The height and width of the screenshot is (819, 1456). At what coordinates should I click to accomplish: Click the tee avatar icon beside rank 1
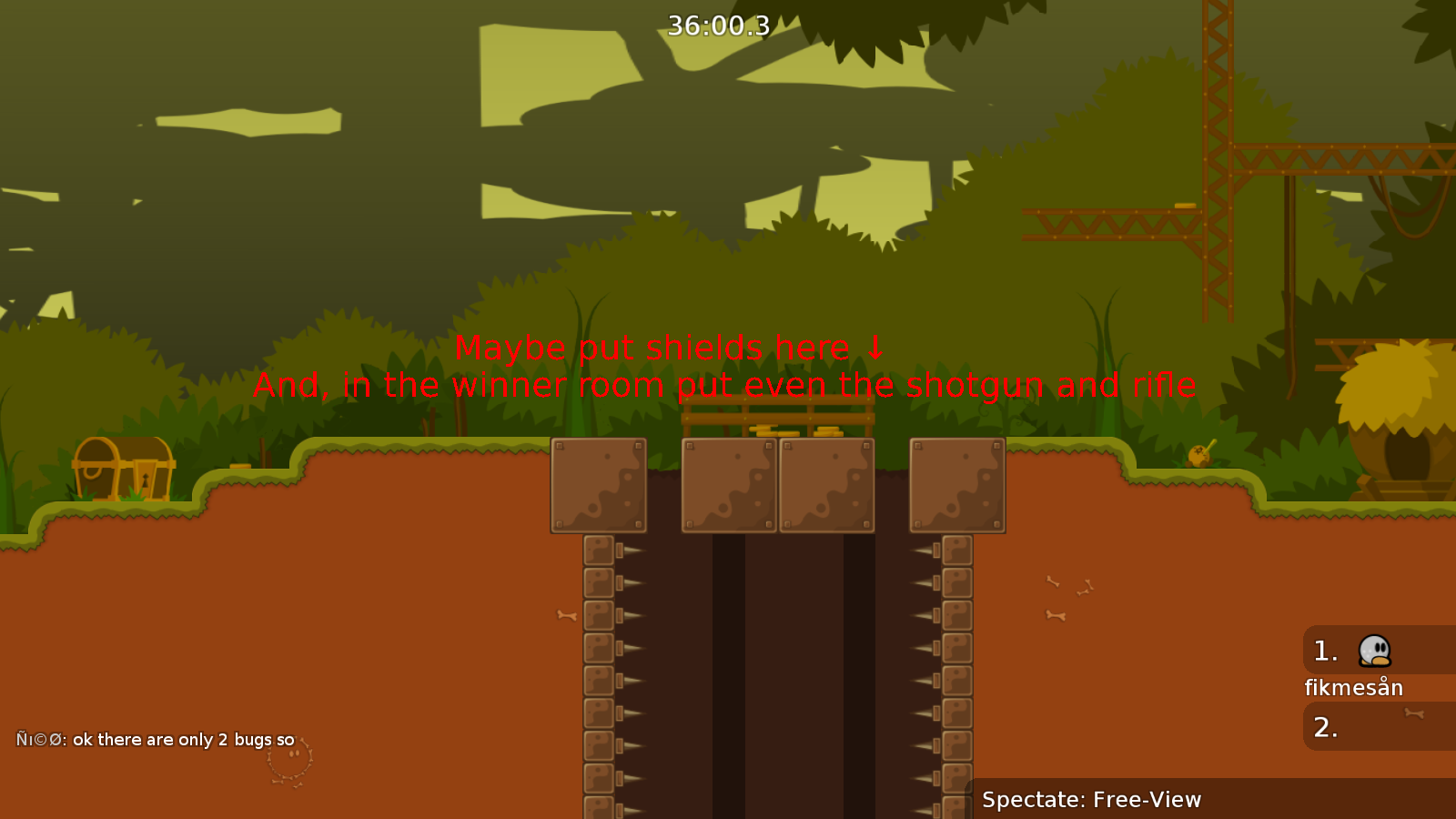pyautogui.click(x=1374, y=650)
